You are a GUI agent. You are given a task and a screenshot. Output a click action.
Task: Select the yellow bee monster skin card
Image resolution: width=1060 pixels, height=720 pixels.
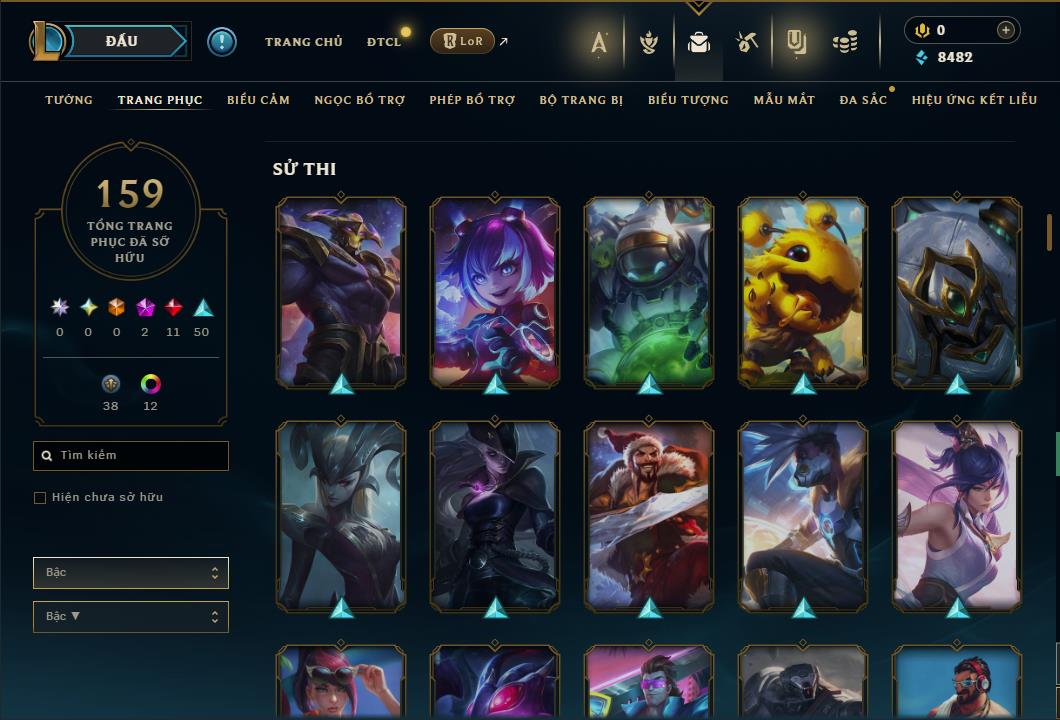pyautogui.click(x=803, y=292)
